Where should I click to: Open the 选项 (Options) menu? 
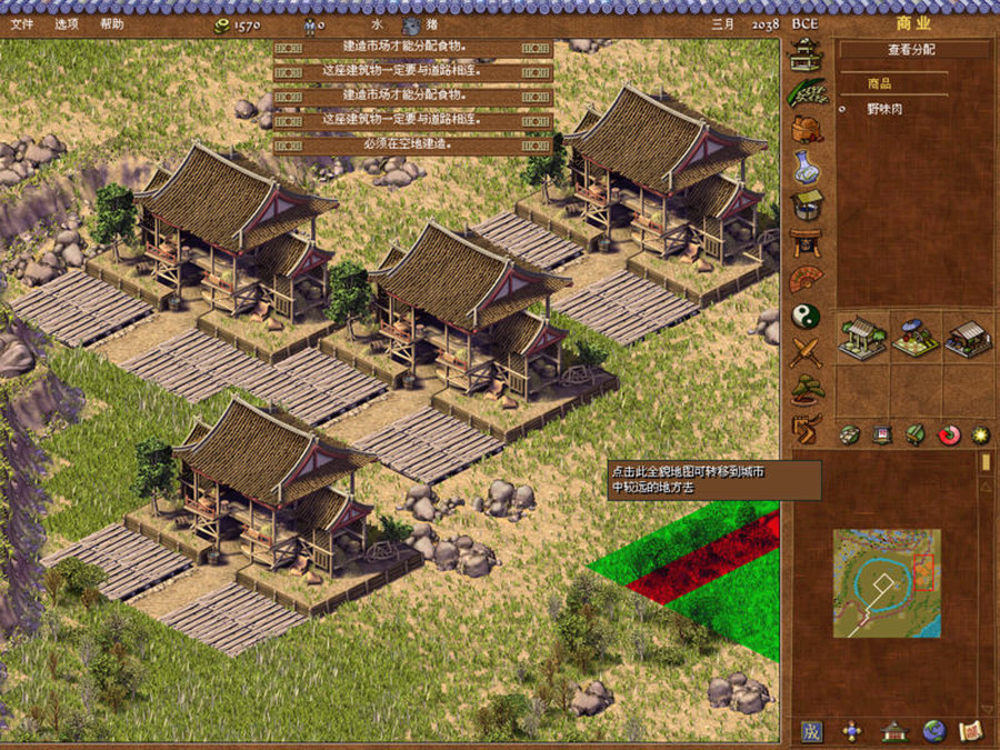coord(66,24)
